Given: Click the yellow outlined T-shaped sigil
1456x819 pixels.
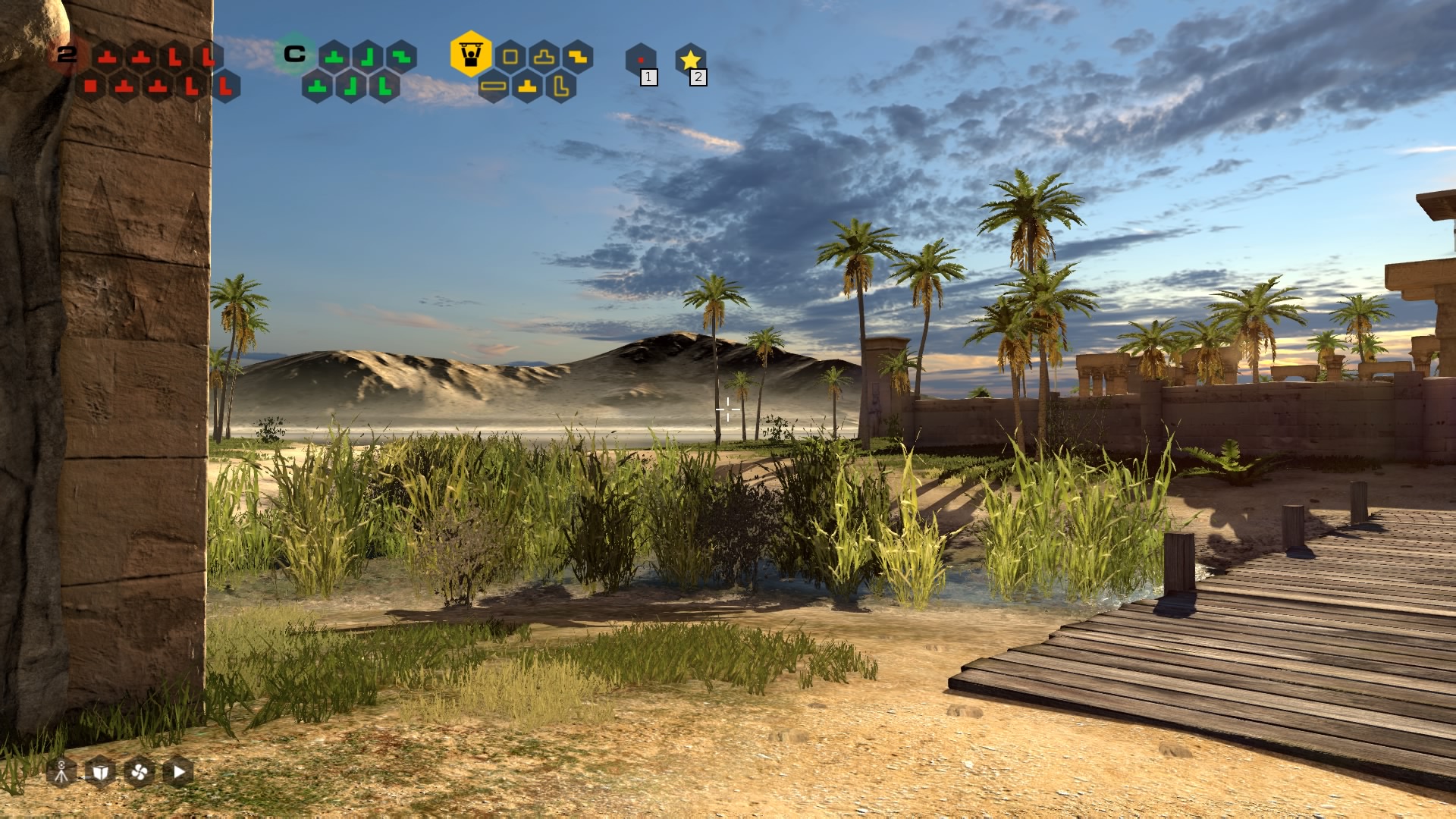Looking at the screenshot, I should tap(544, 57).
